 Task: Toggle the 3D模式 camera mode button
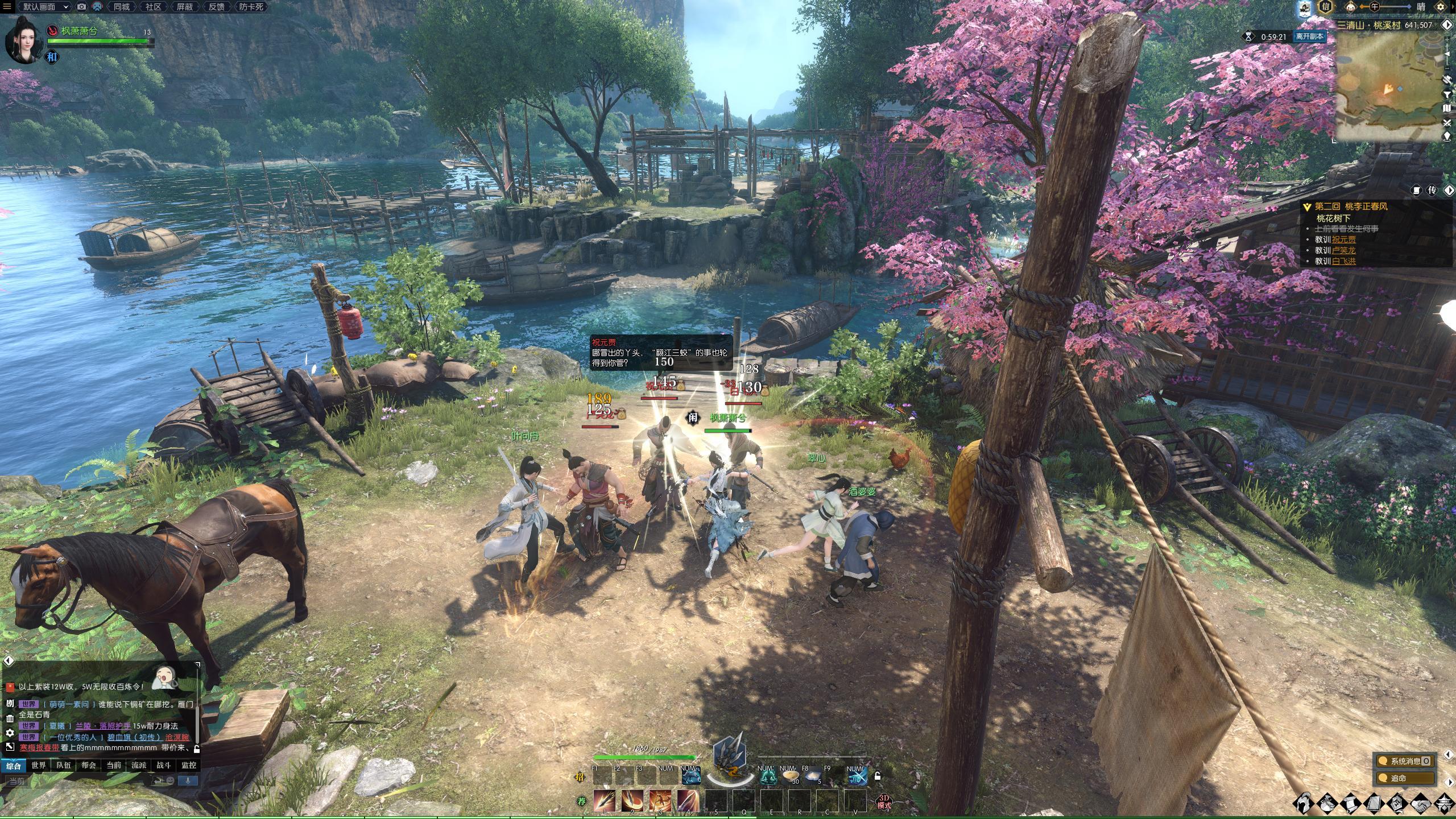coord(884,802)
